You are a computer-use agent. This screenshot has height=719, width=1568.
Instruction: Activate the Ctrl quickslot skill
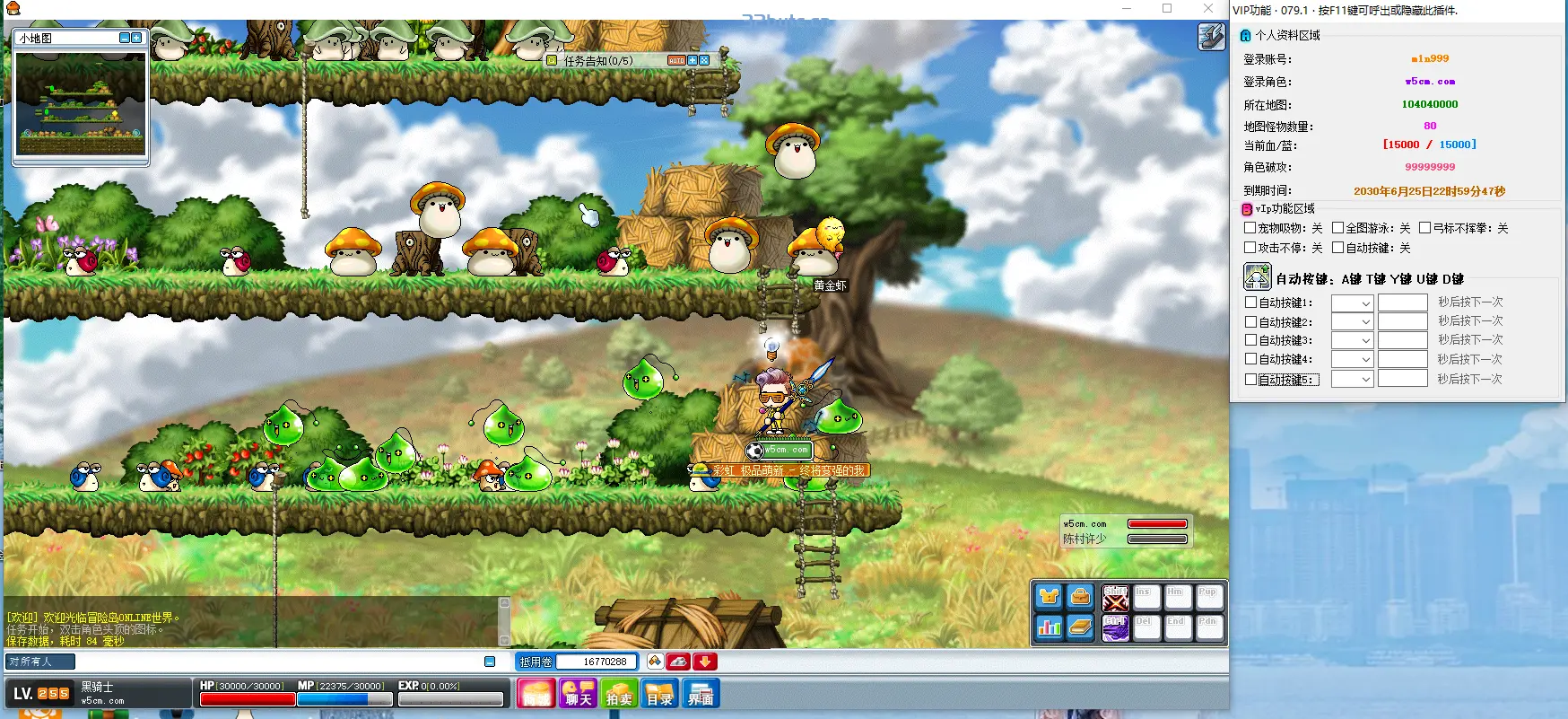point(1115,627)
